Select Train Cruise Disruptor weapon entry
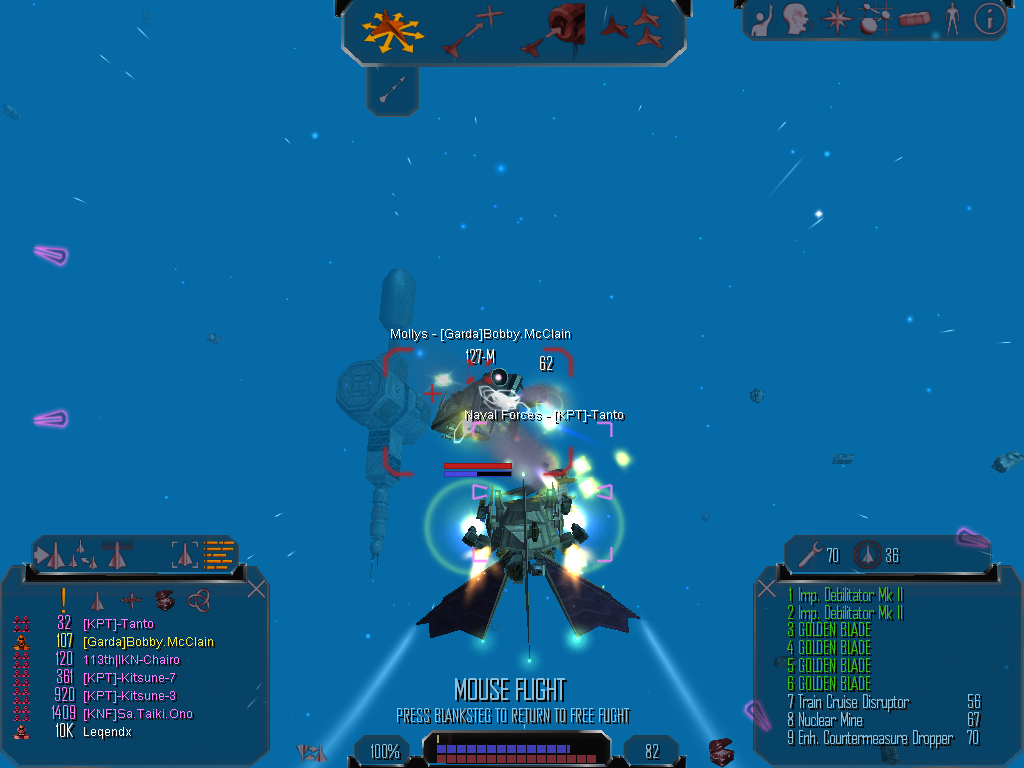The image size is (1024, 768). (x=853, y=702)
